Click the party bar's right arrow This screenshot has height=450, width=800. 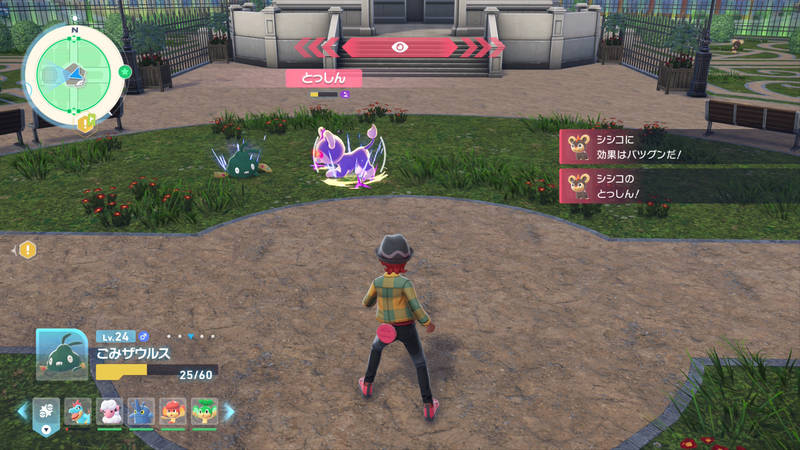[x=229, y=411]
